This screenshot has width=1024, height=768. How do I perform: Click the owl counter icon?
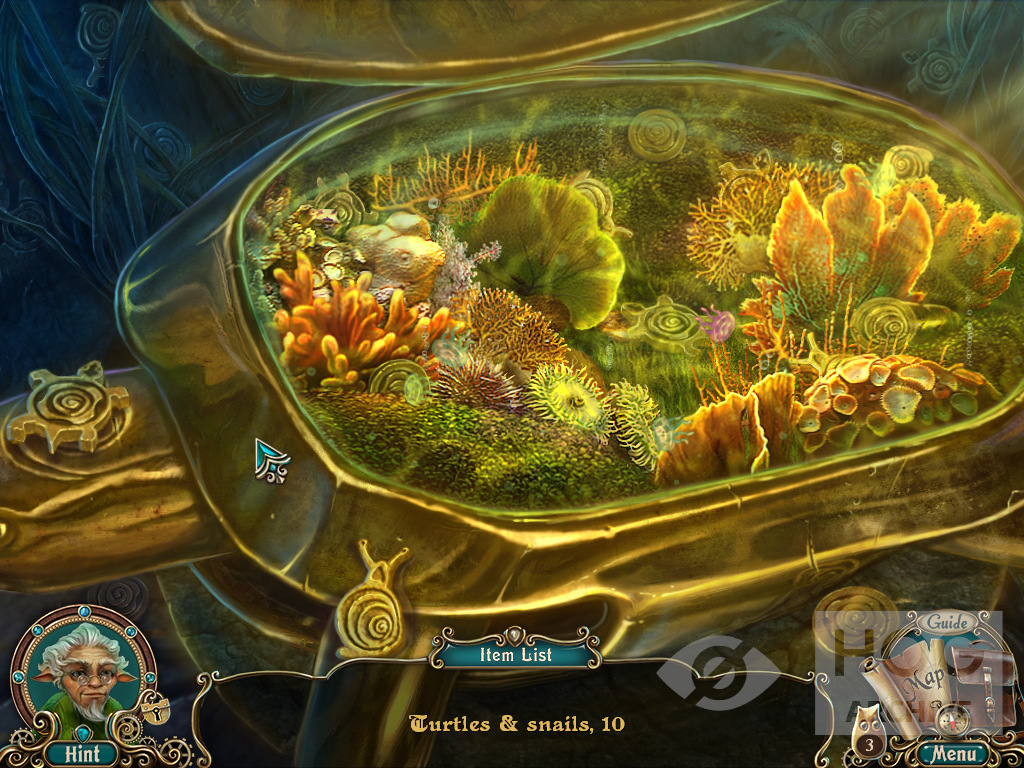pos(867,745)
